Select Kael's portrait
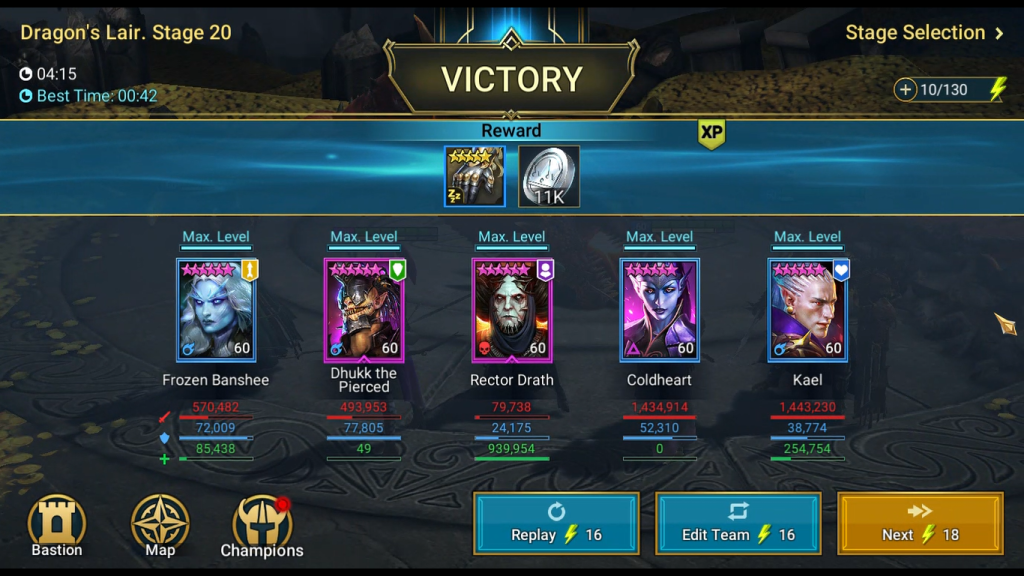Viewport: 1024px width, 576px height. click(x=808, y=310)
